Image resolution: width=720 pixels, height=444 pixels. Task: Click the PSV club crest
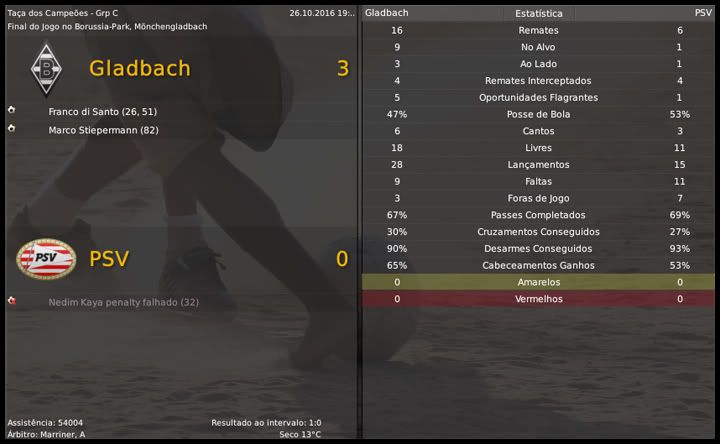[x=45, y=259]
